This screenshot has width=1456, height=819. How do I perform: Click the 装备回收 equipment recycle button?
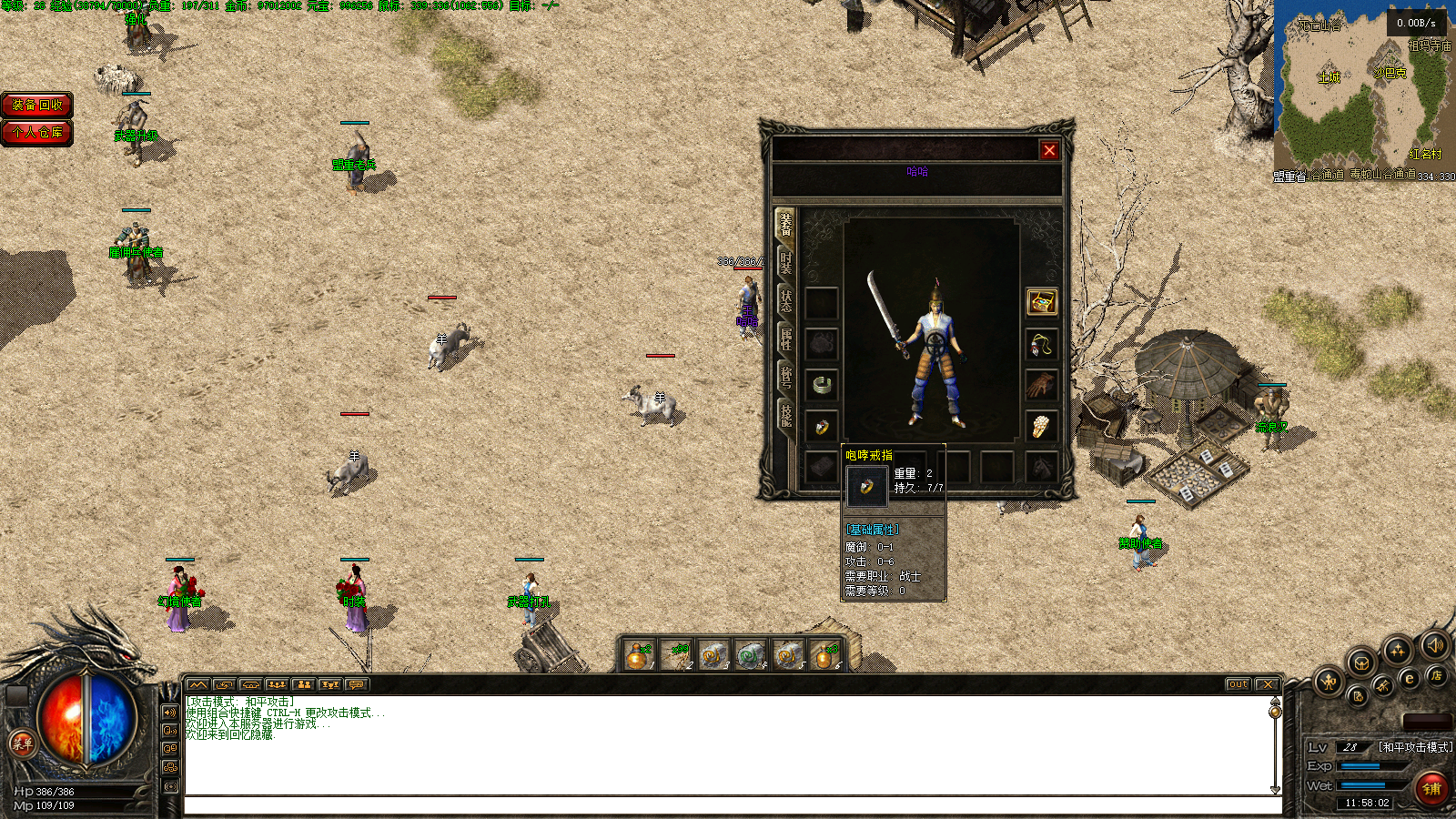37,106
